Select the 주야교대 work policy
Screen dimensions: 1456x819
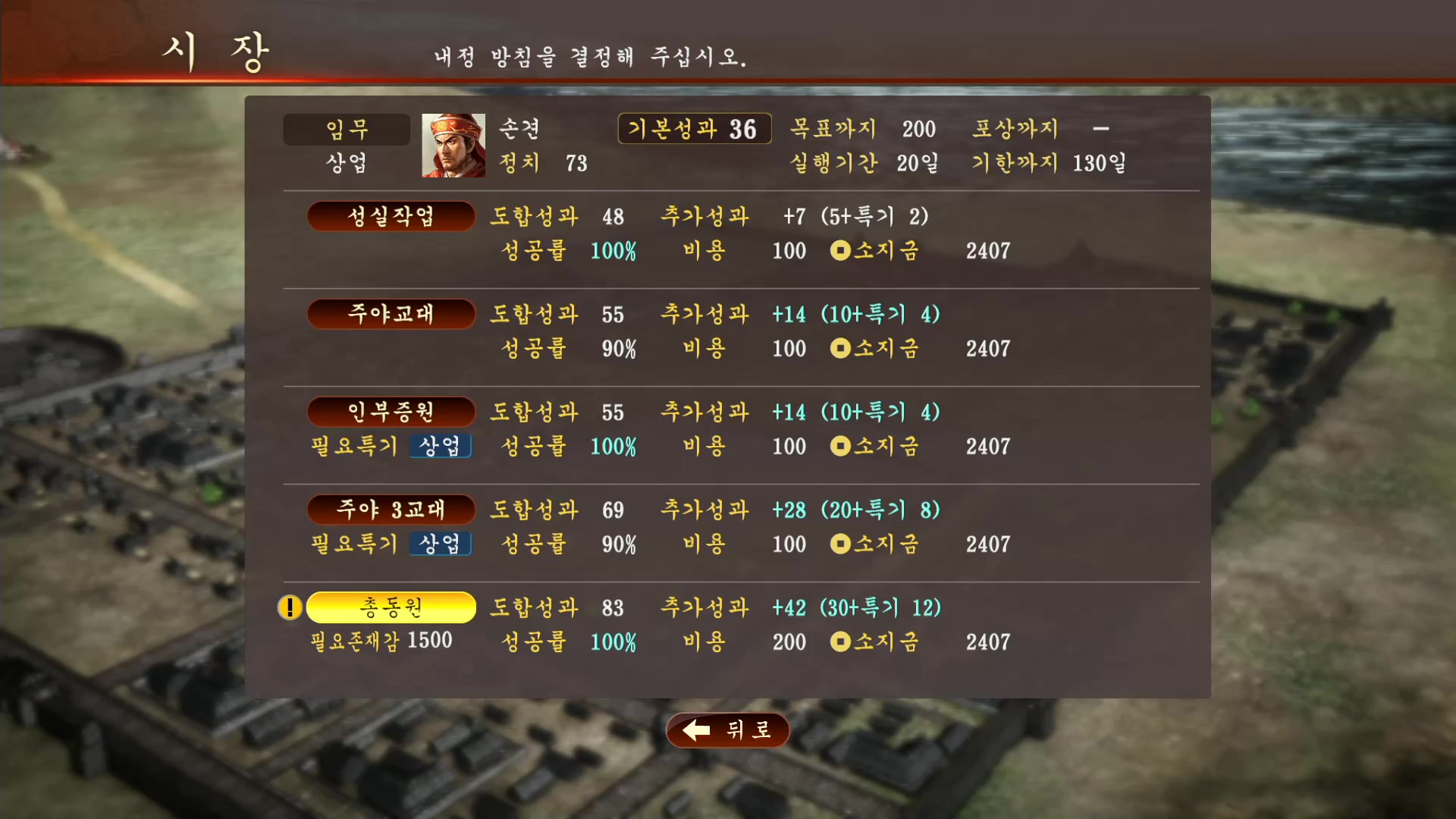tap(391, 313)
